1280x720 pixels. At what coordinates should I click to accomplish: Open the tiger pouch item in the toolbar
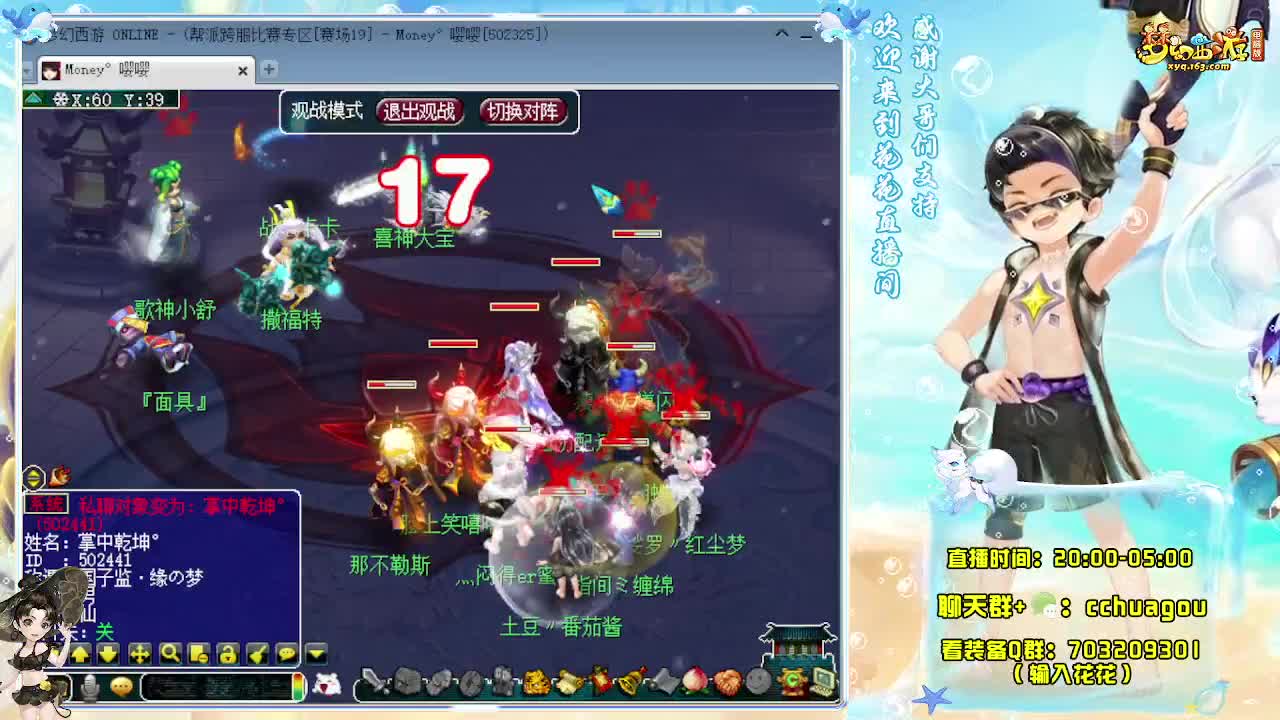click(x=535, y=683)
